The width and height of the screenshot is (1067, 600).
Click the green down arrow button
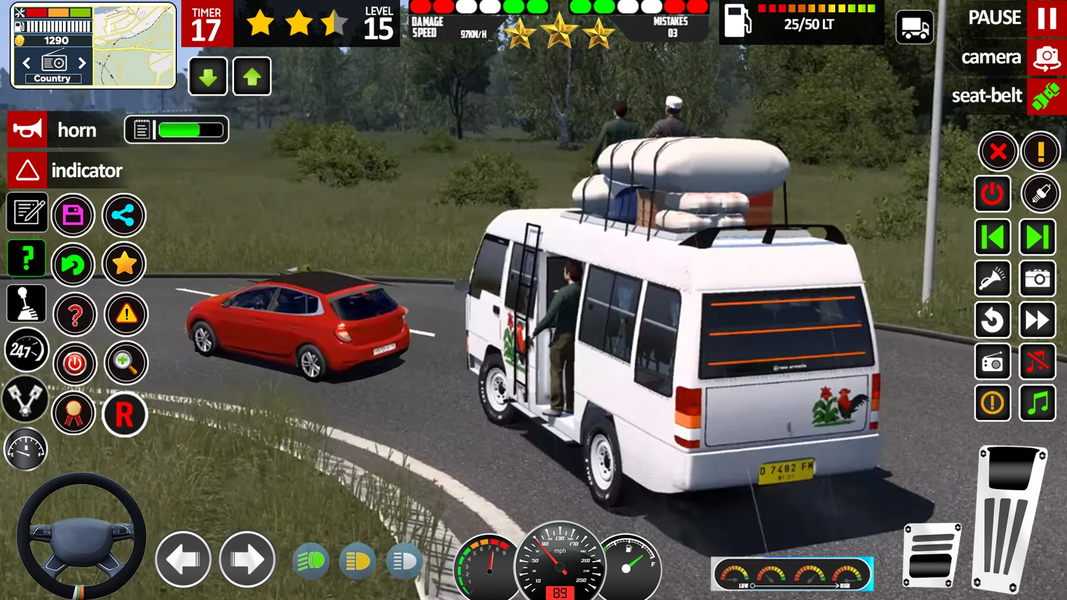208,77
